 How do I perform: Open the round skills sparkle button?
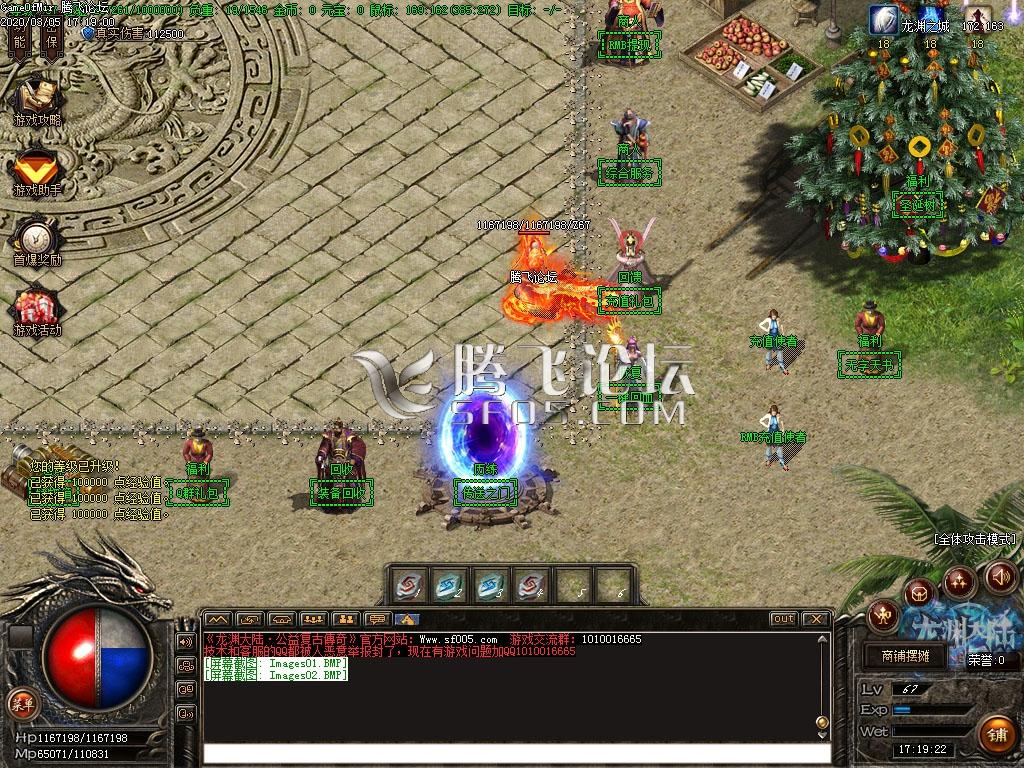(x=960, y=580)
